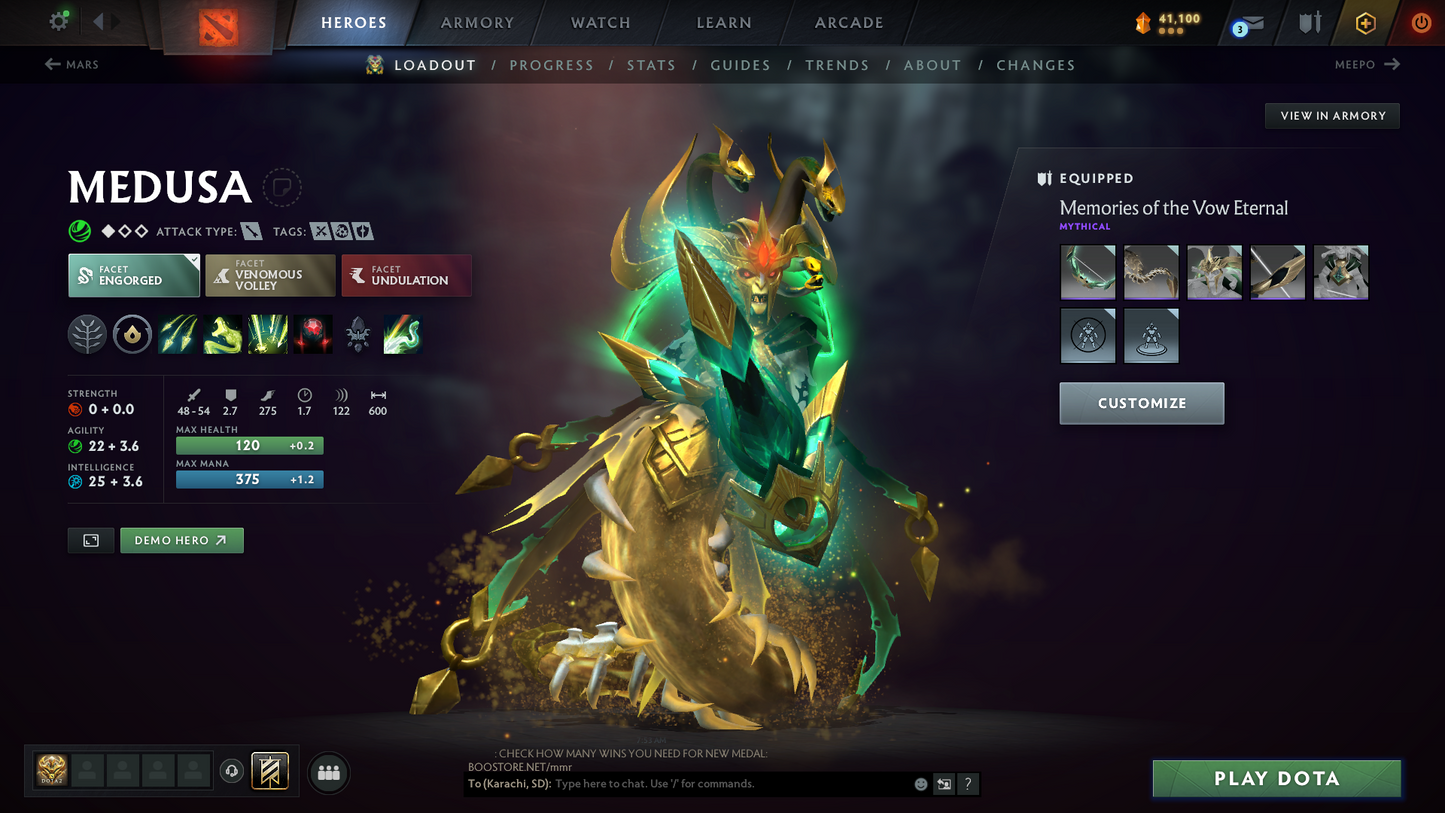1445x813 pixels.
Task: Select the Mystic Snake ability icon
Action: 222,334
